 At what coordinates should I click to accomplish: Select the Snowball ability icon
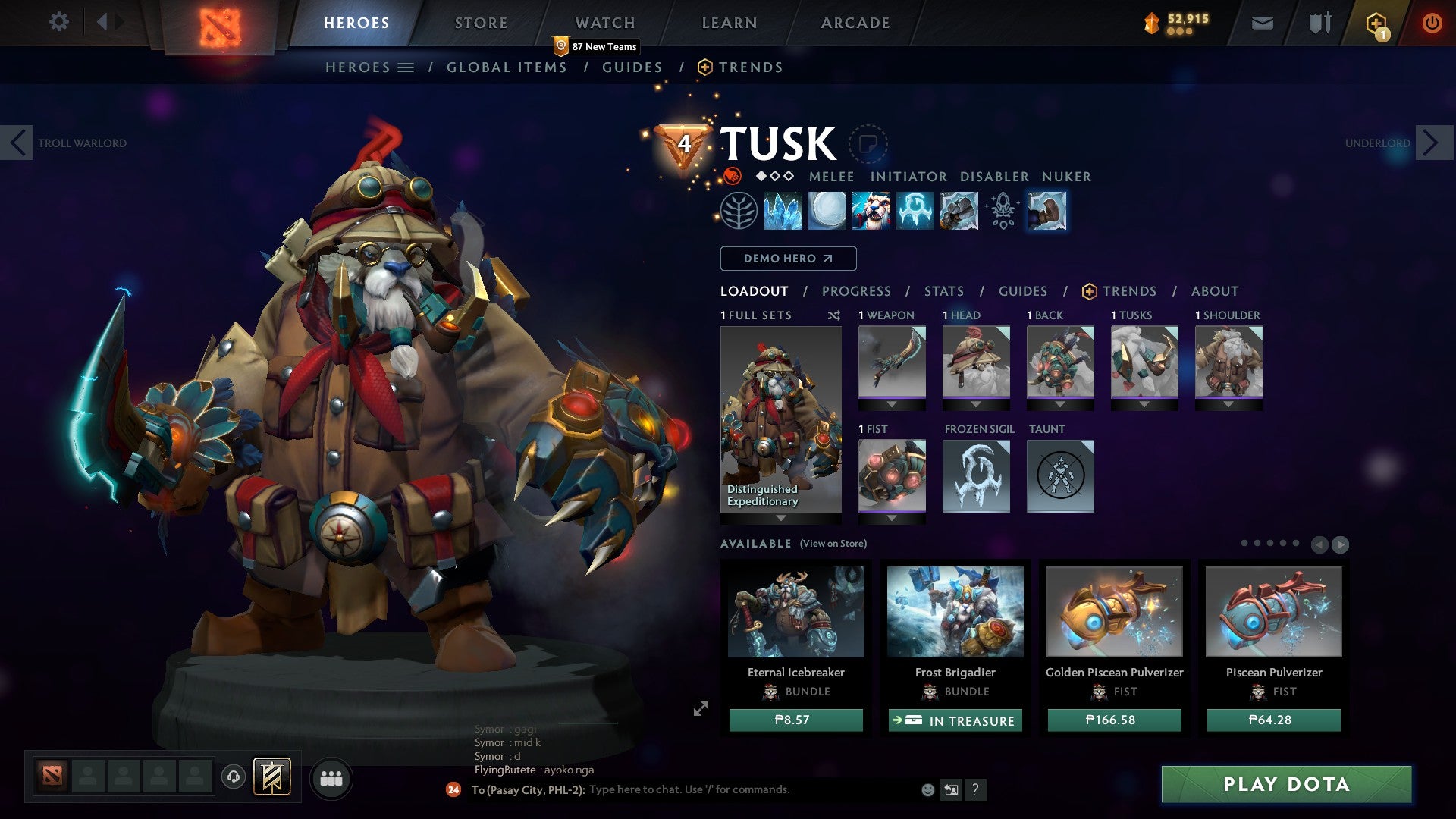pos(827,212)
